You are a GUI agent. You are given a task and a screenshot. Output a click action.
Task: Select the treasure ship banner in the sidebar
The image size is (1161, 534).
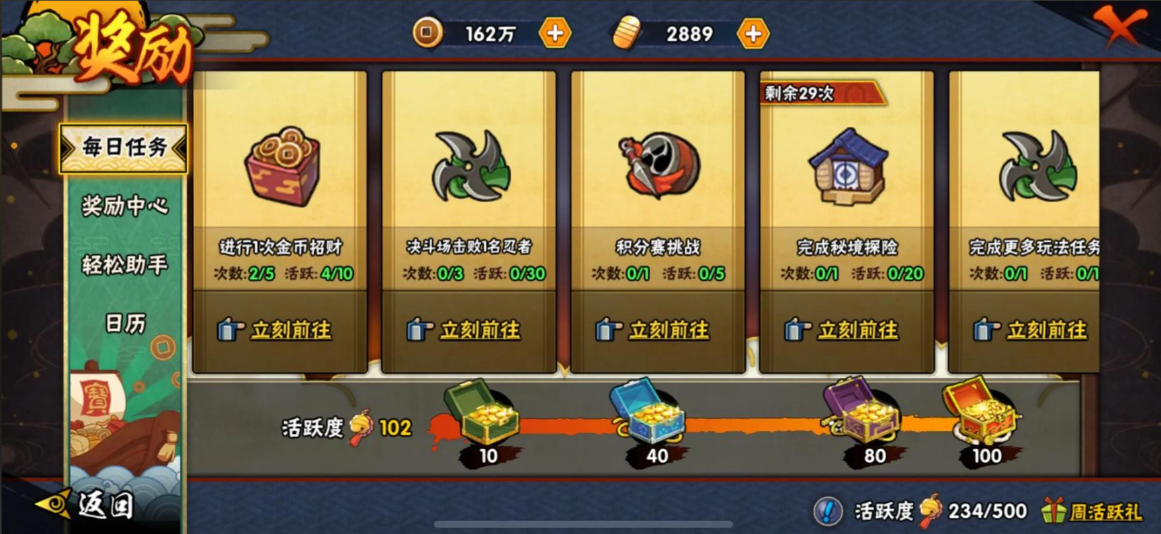tap(124, 420)
